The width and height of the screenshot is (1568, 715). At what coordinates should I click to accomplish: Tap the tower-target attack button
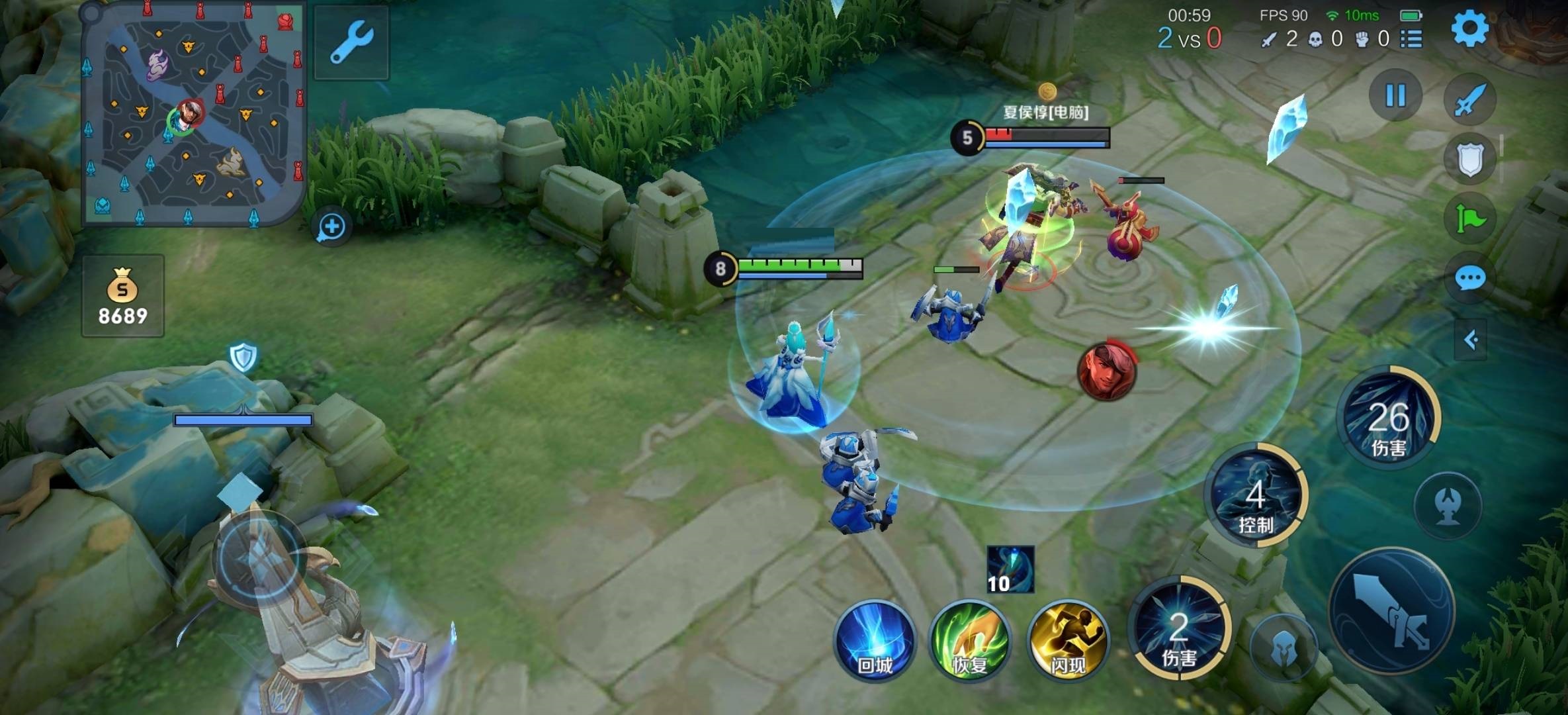click(1448, 506)
